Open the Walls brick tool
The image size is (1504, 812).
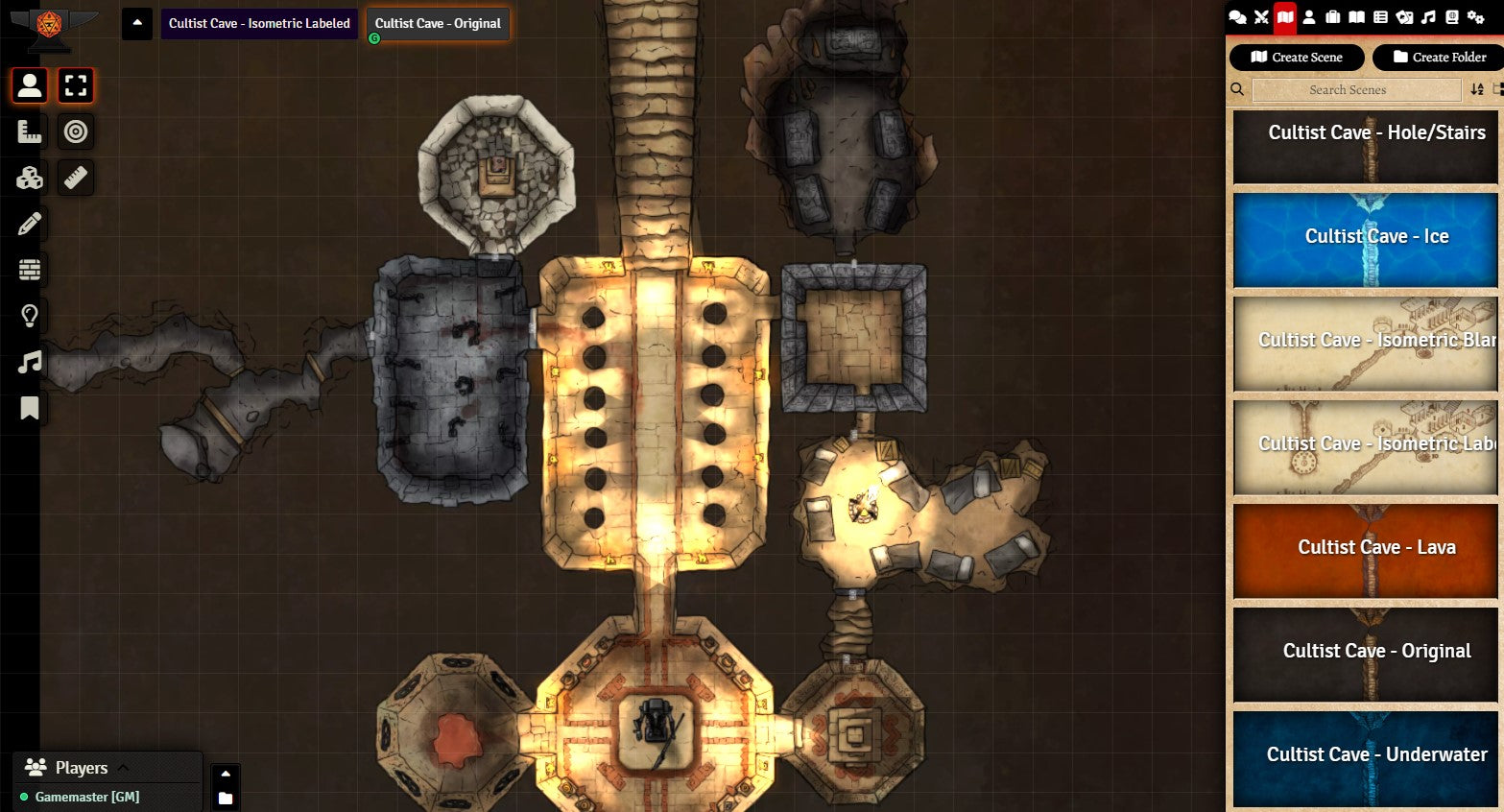click(x=30, y=270)
